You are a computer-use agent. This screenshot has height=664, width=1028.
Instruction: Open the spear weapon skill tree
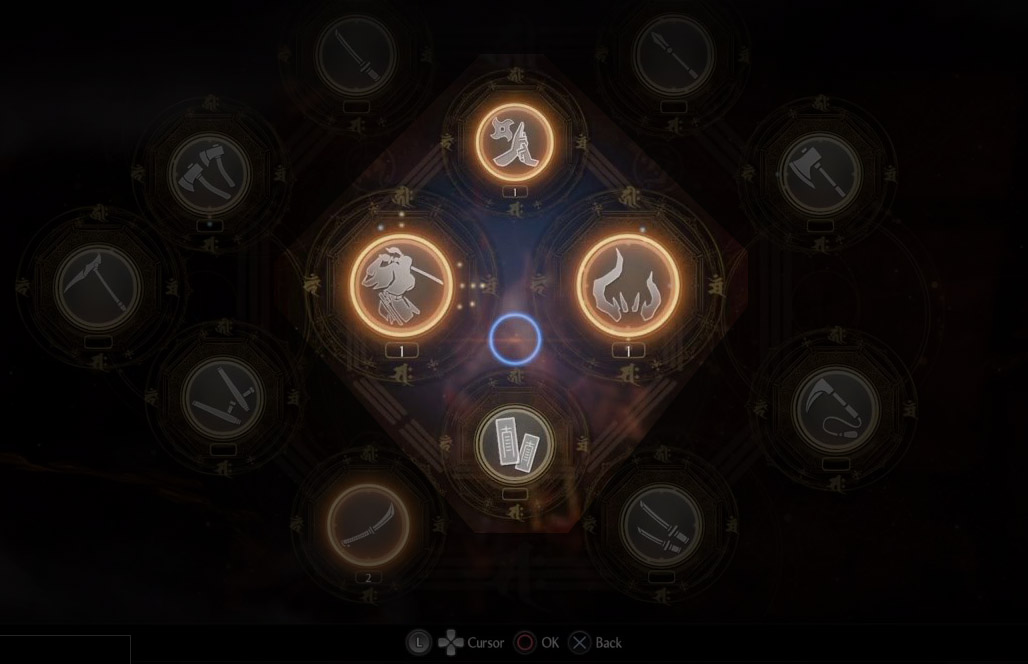coord(673,55)
